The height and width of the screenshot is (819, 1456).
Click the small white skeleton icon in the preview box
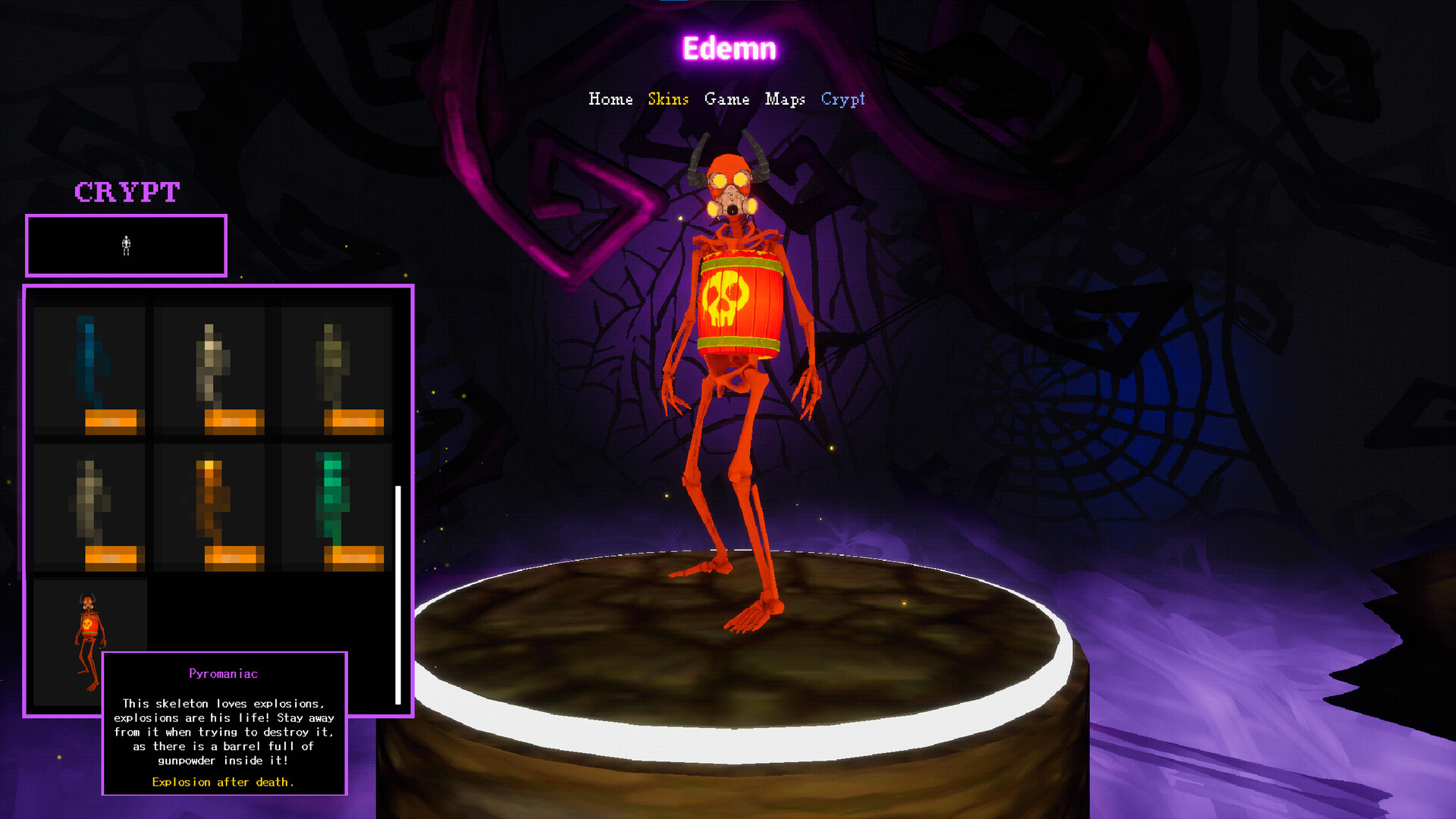click(x=126, y=244)
